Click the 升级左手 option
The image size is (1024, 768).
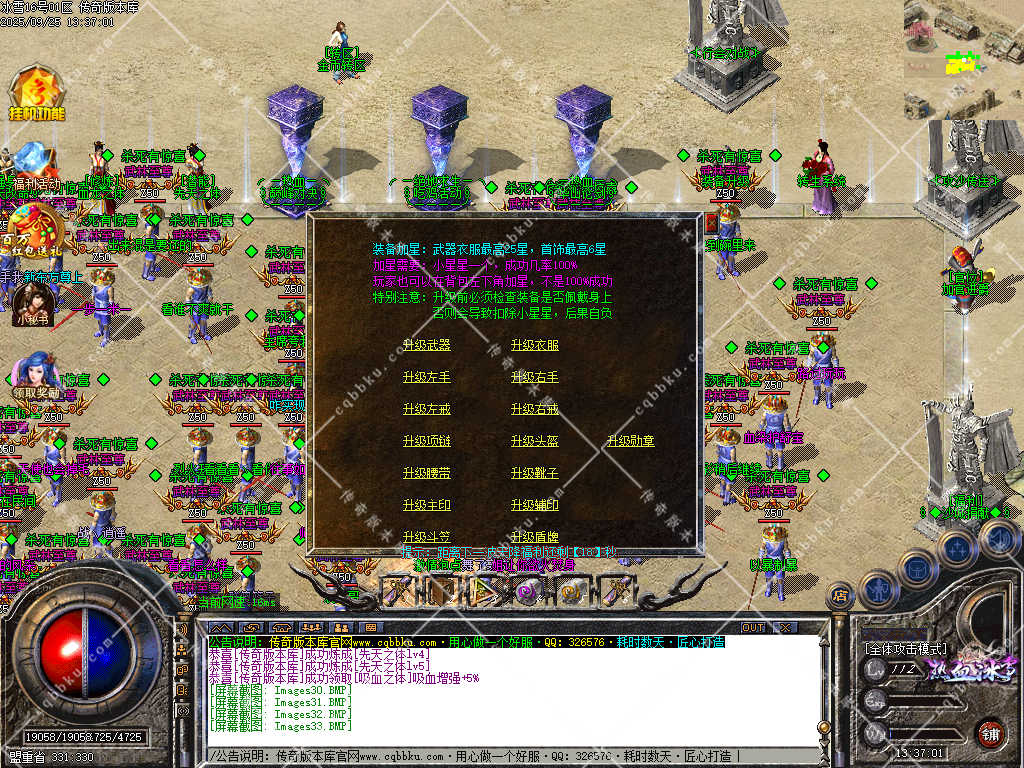427,377
